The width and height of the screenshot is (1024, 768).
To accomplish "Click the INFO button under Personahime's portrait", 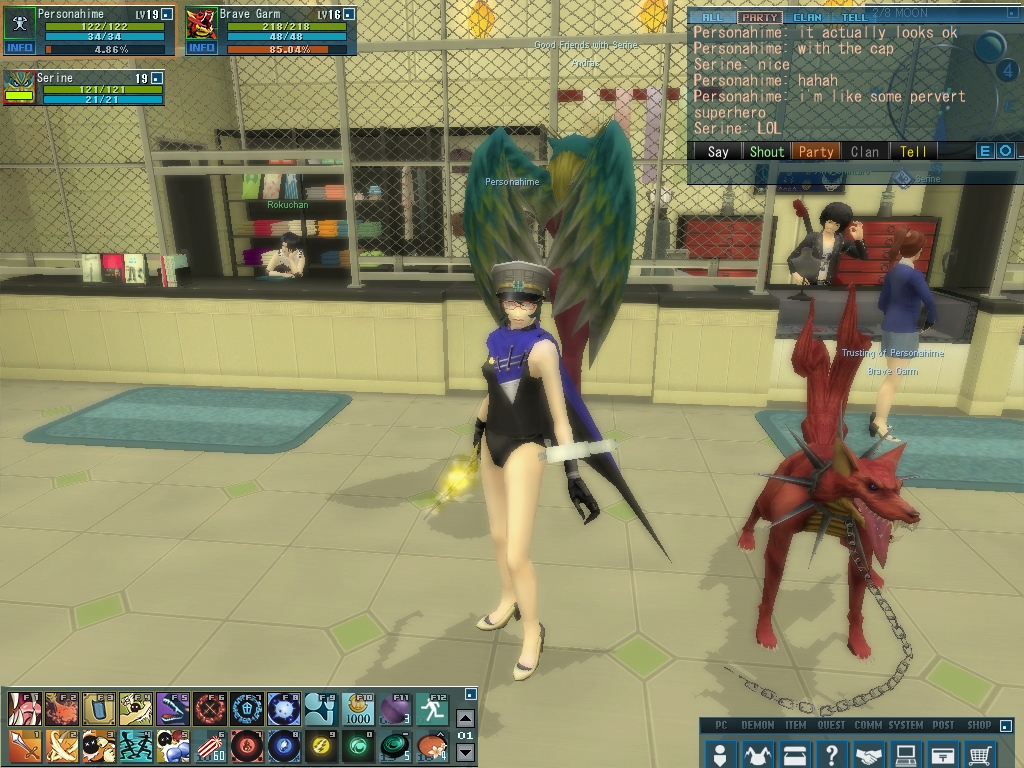I will point(19,48).
